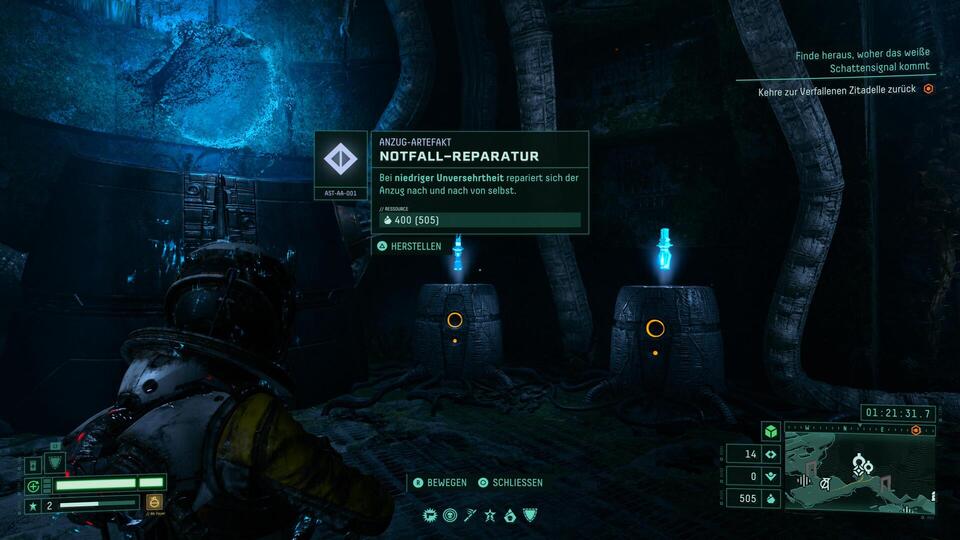Select the orange consumable item slot
The image size is (960, 540).
click(155, 503)
